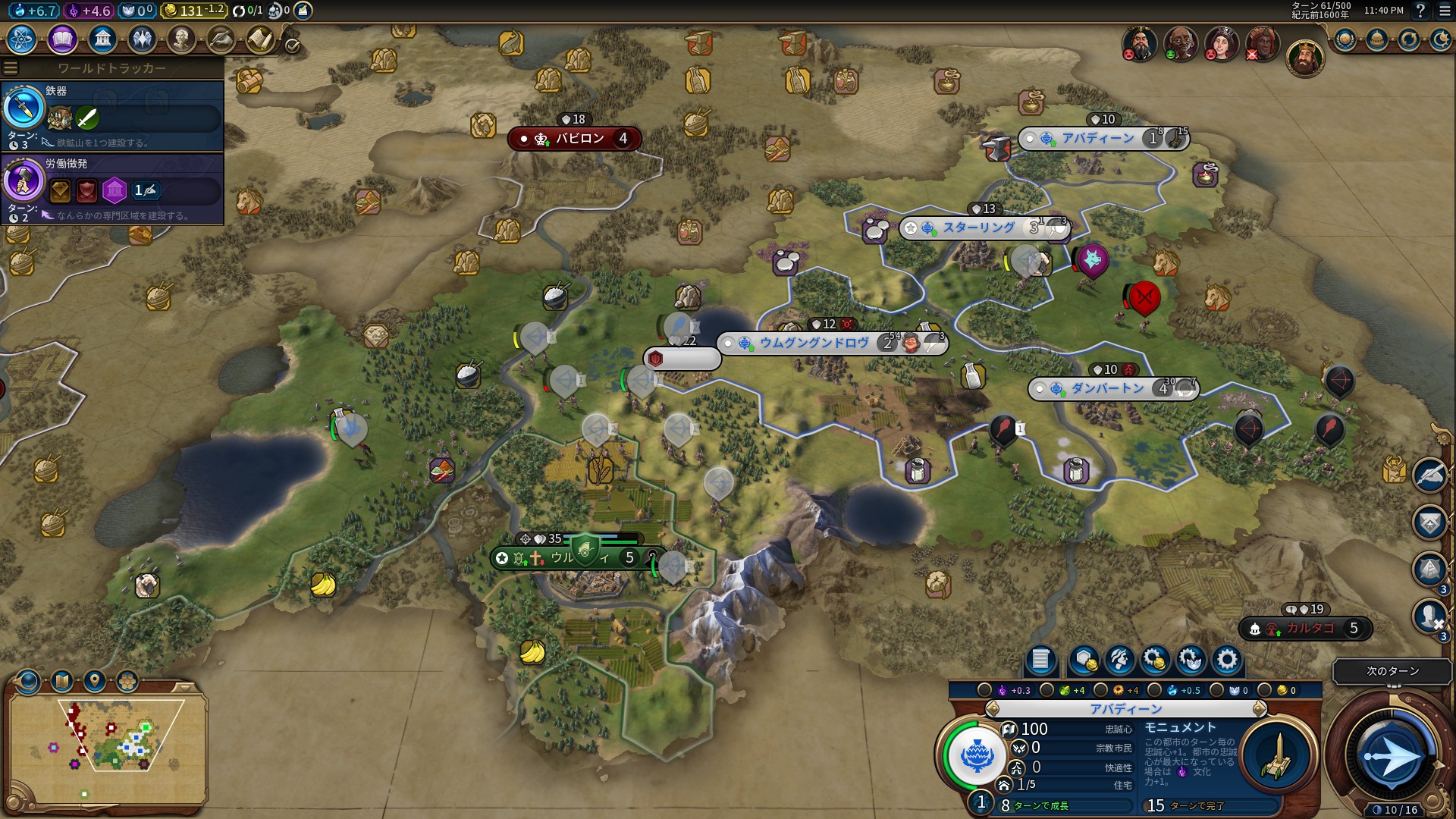The height and width of the screenshot is (819, 1456).
Task: Open the religion winged icon
Action: [142, 39]
